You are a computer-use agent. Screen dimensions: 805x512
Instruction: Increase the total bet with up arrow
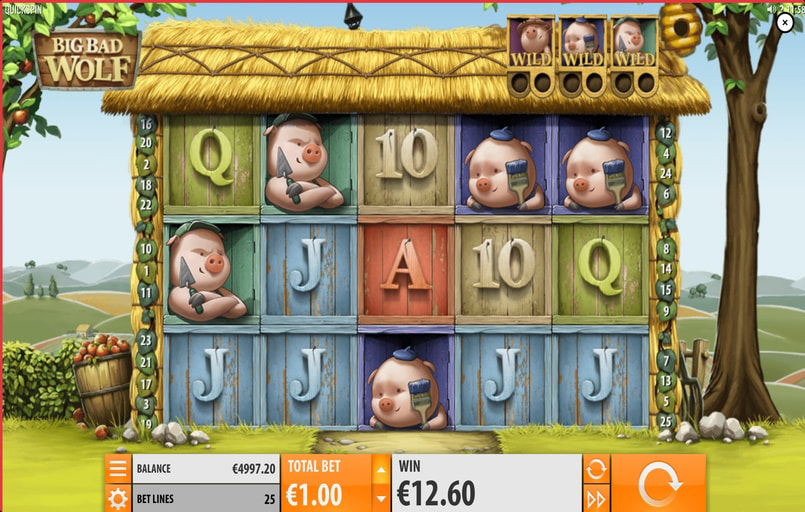pos(381,468)
